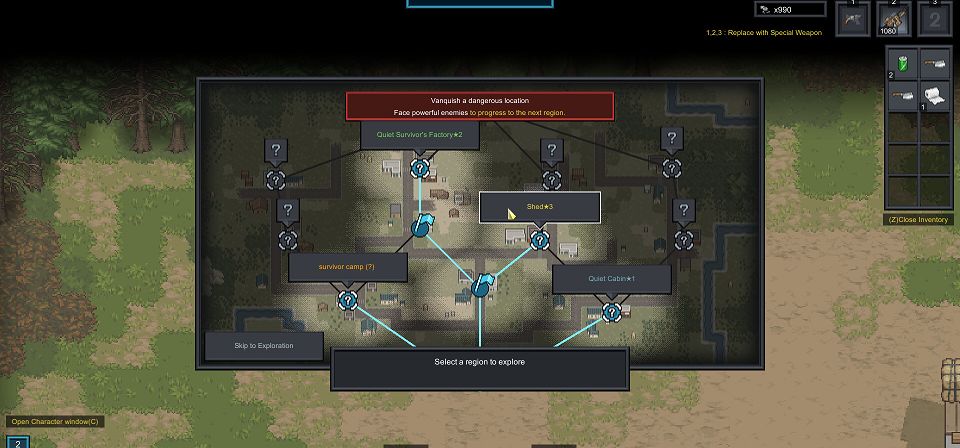Click the green canister inventory item
Screen dimensions: 960x448
pyautogui.click(x=903, y=62)
